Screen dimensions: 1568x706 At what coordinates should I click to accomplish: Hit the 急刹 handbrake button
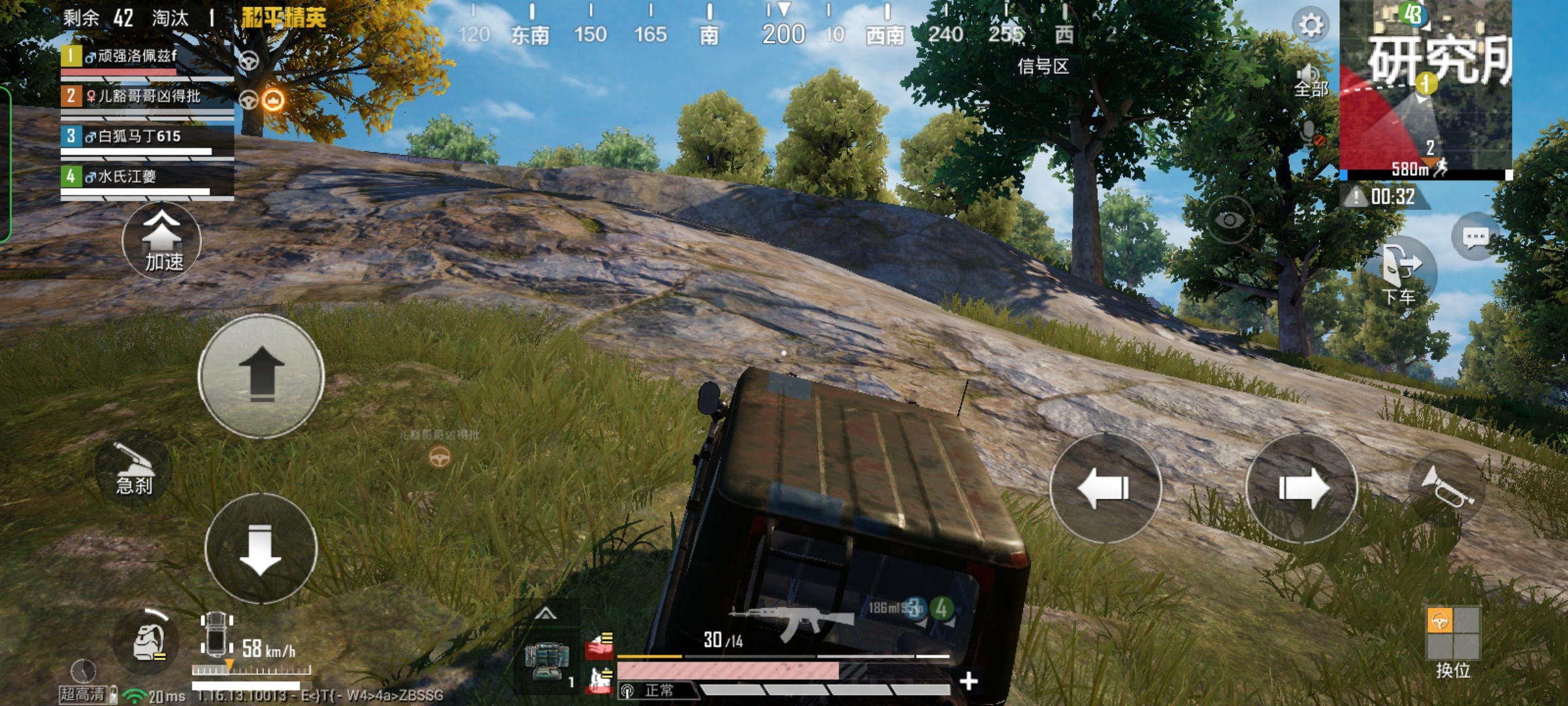[x=134, y=469]
